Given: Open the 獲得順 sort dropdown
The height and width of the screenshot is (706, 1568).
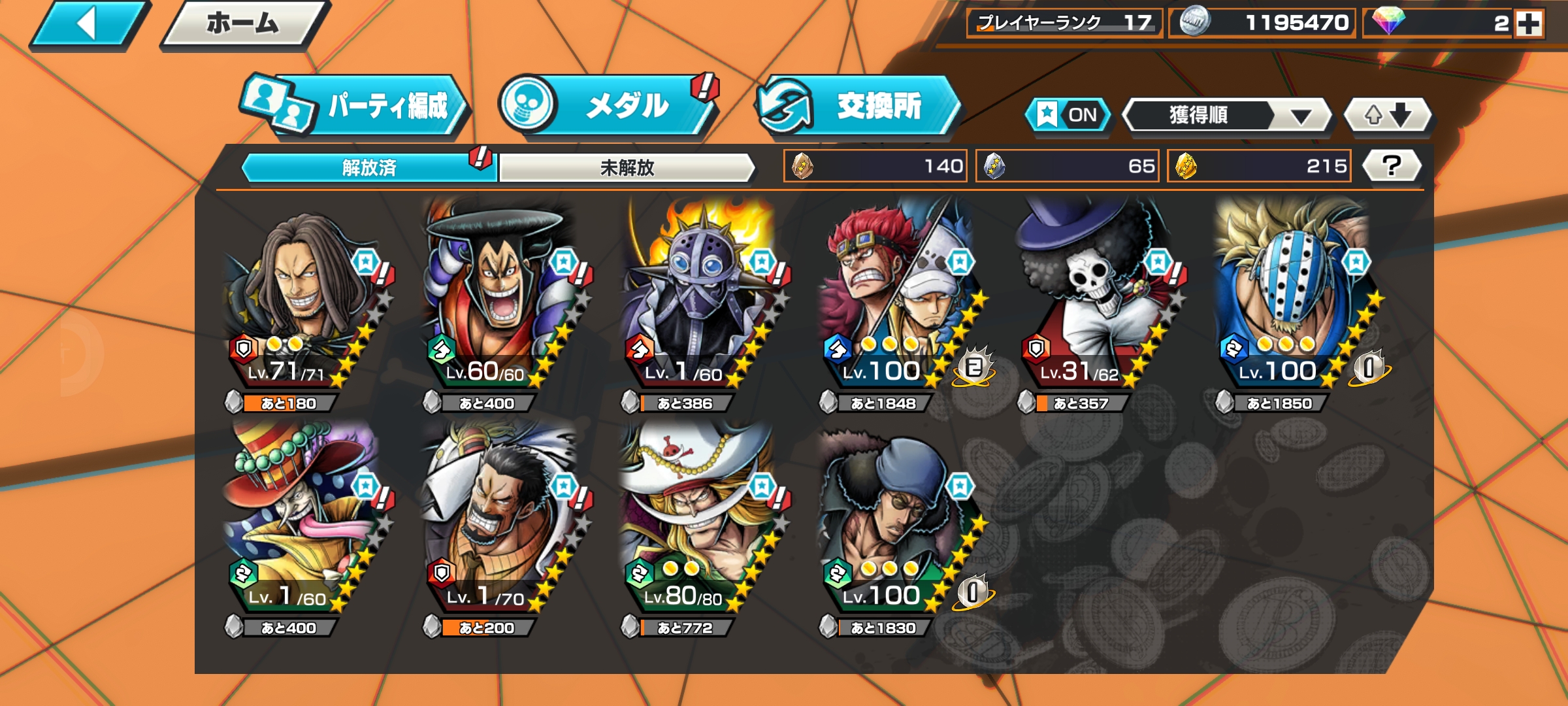Looking at the screenshot, I should (x=1227, y=116).
